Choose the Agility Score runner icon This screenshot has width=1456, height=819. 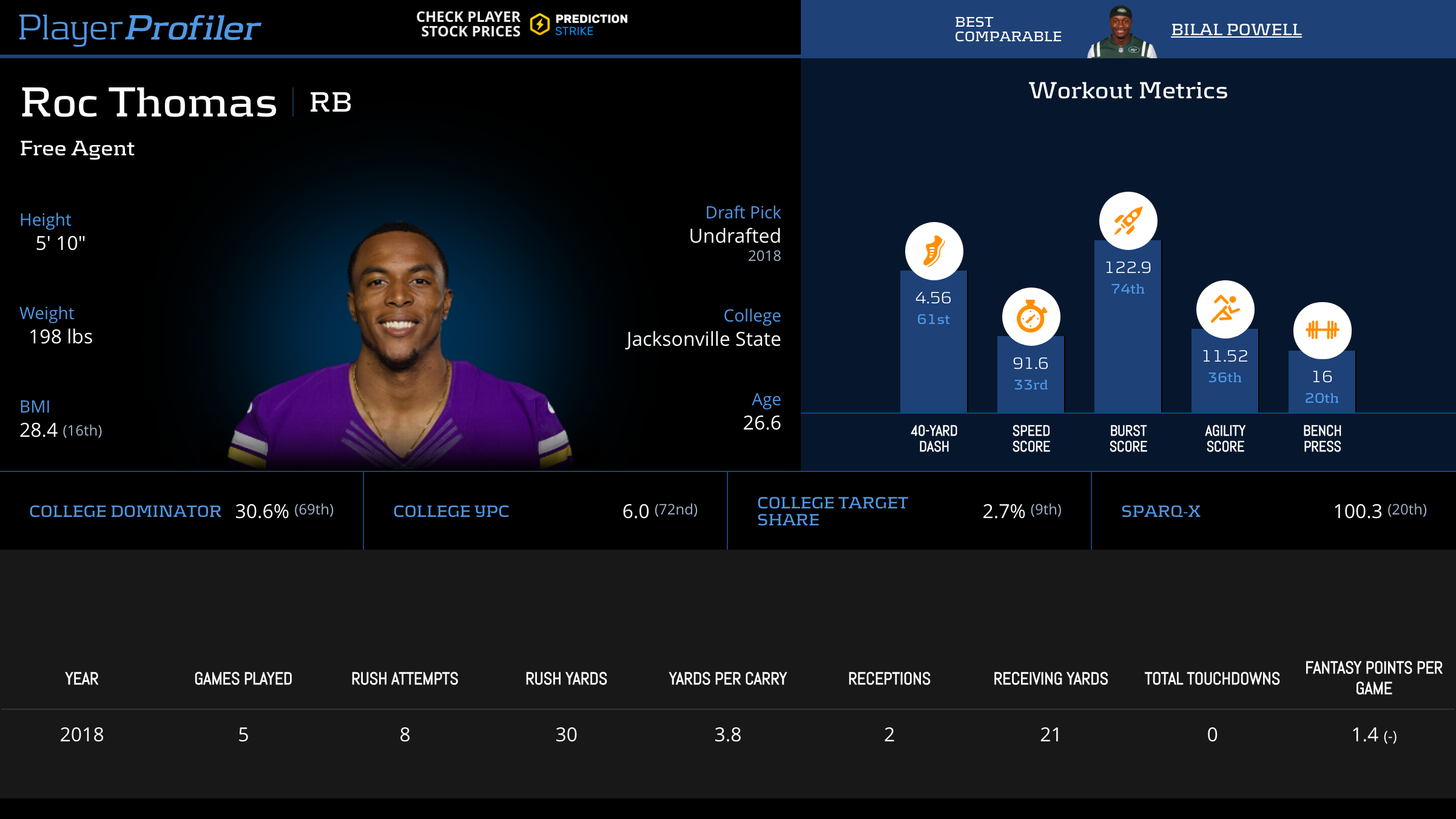pyautogui.click(x=1225, y=309)
